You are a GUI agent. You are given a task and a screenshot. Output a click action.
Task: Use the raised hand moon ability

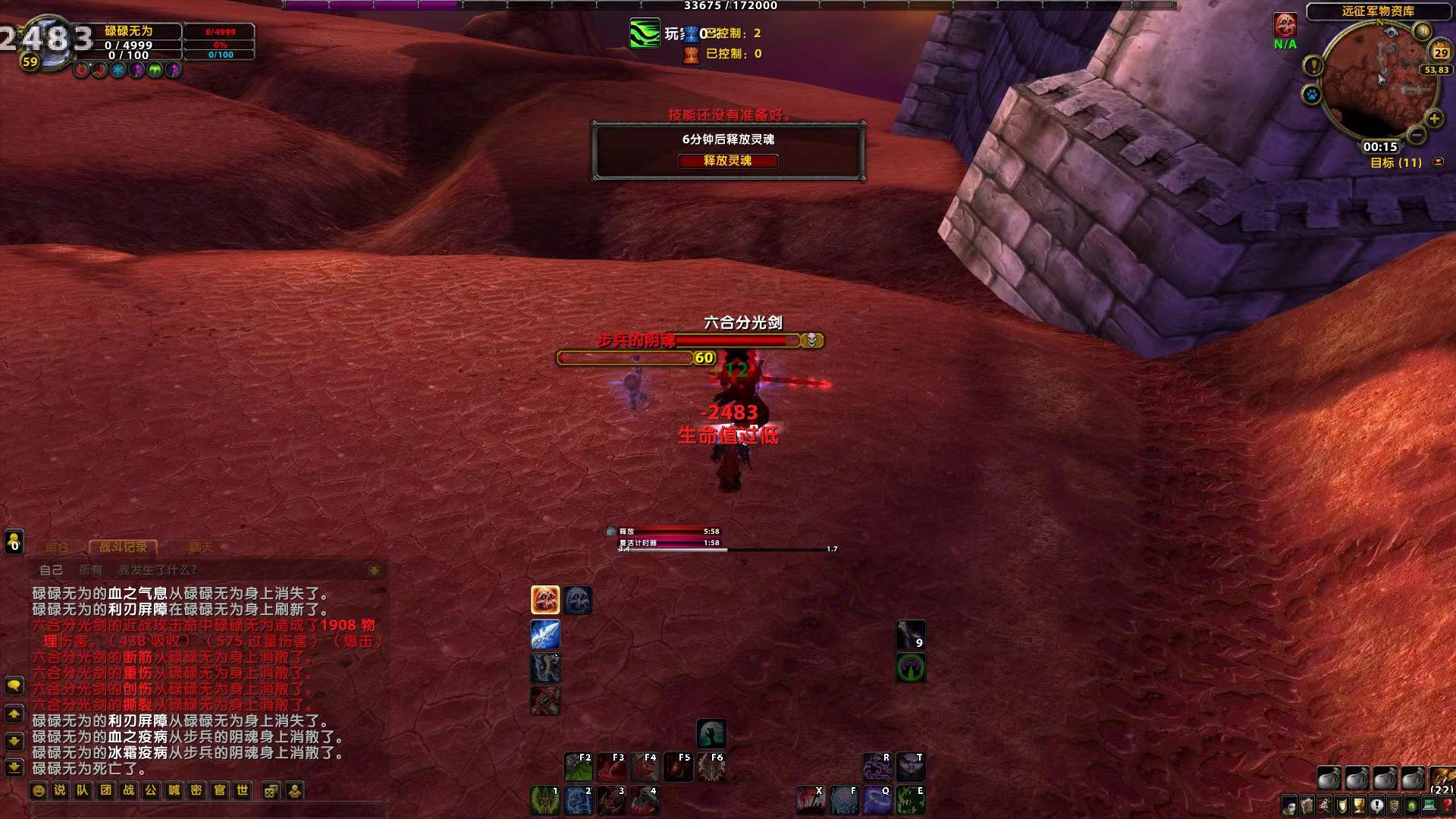pos(711,733)
